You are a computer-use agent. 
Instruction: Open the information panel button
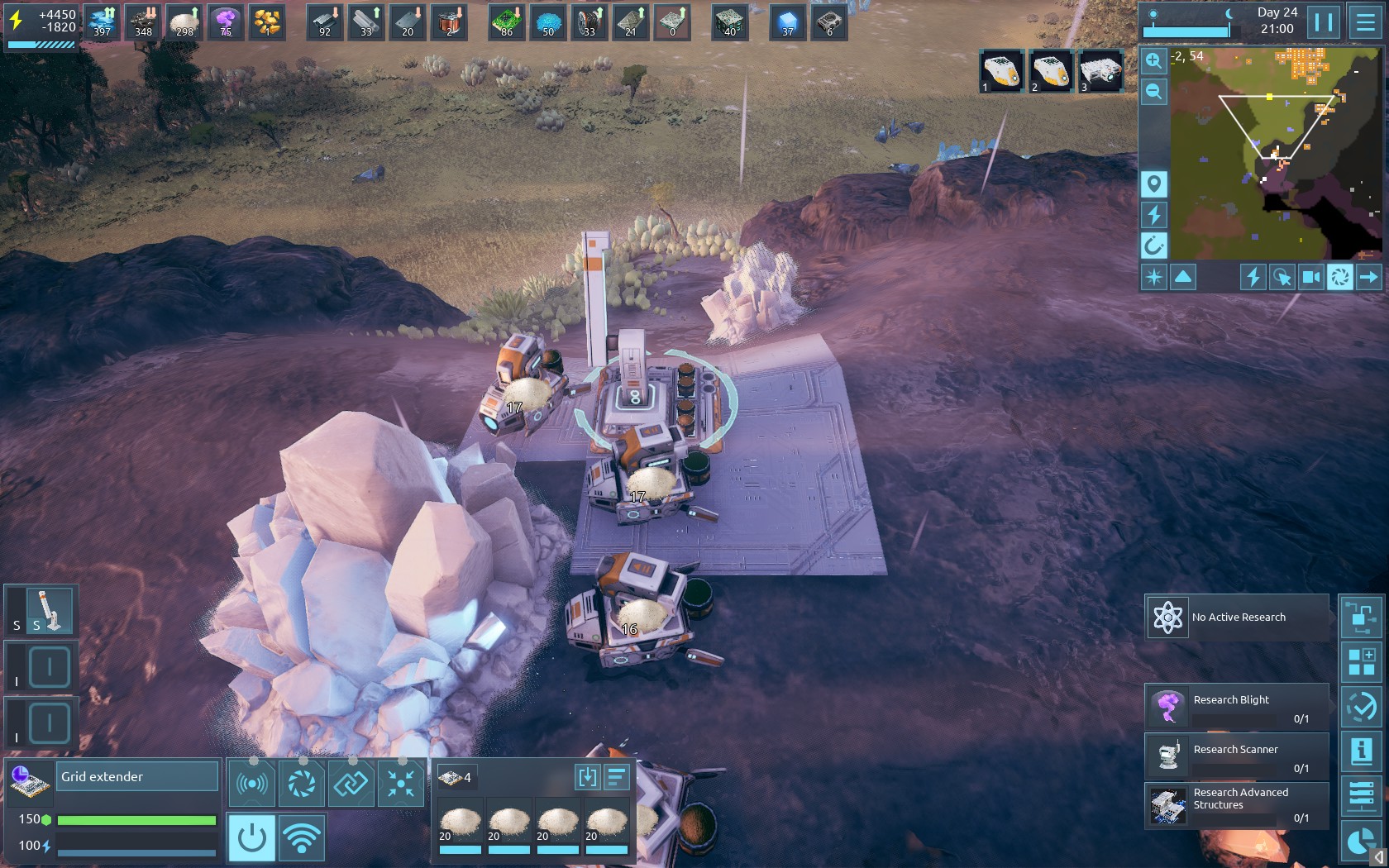click(1361, 751)
